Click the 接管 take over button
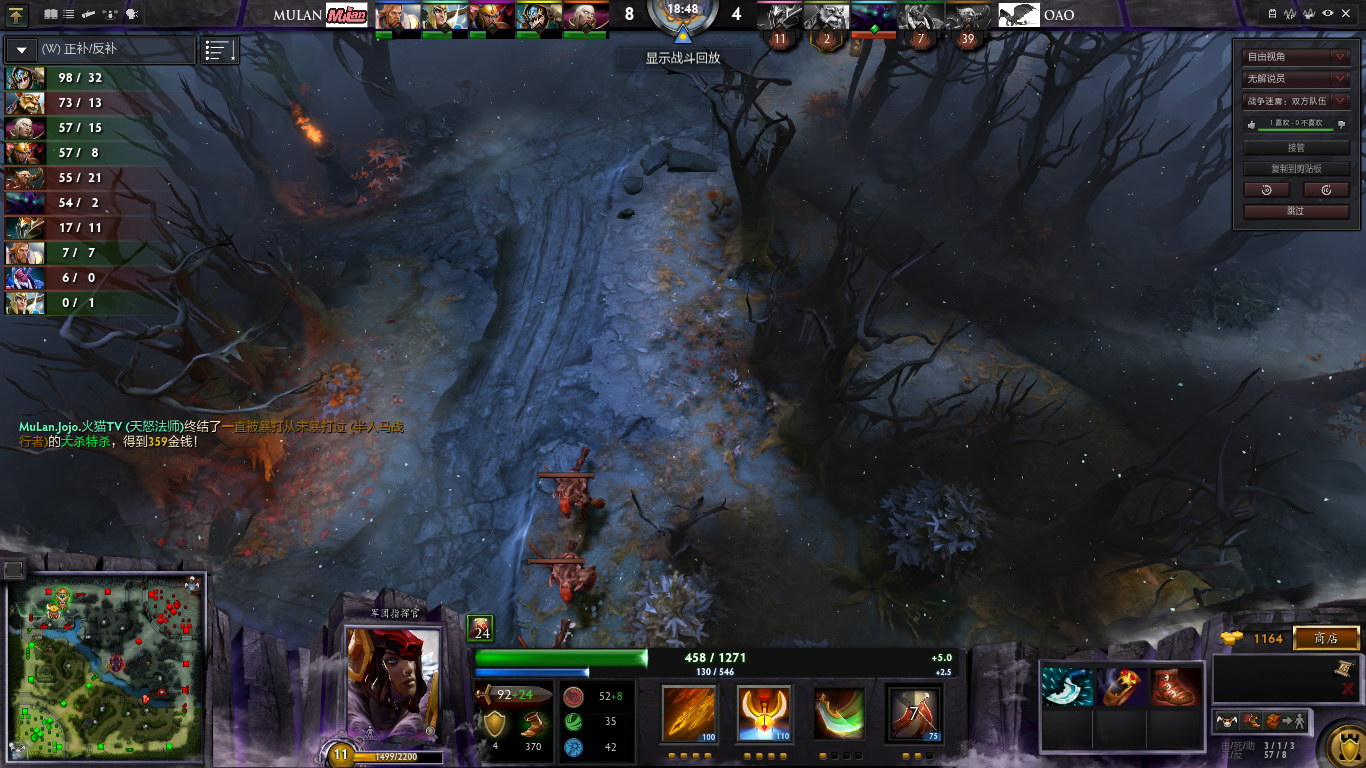This screenshot has height=768, width=1366. click(x=1296, y=147)
